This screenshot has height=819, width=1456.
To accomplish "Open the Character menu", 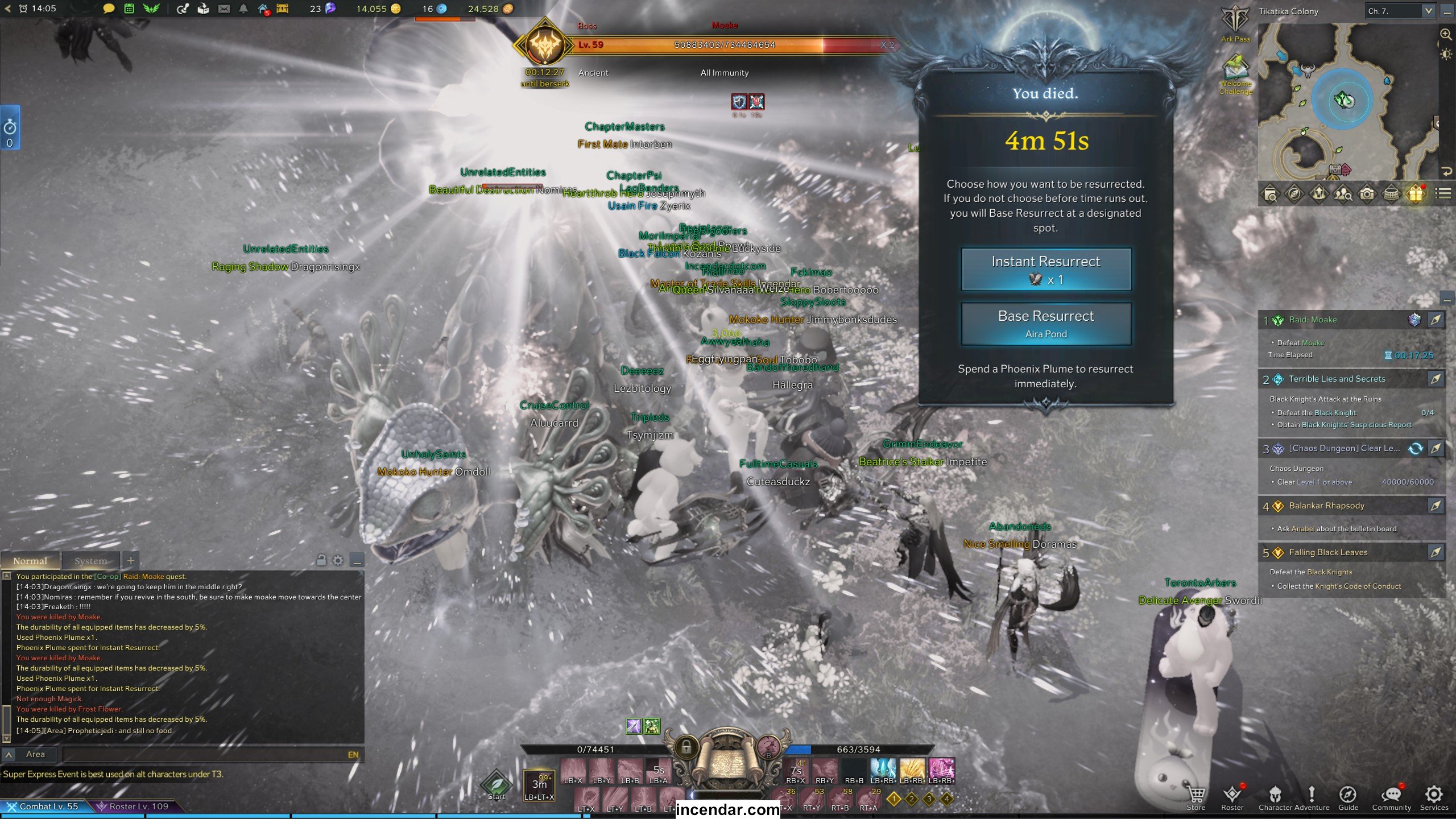I will point(1276,797).
